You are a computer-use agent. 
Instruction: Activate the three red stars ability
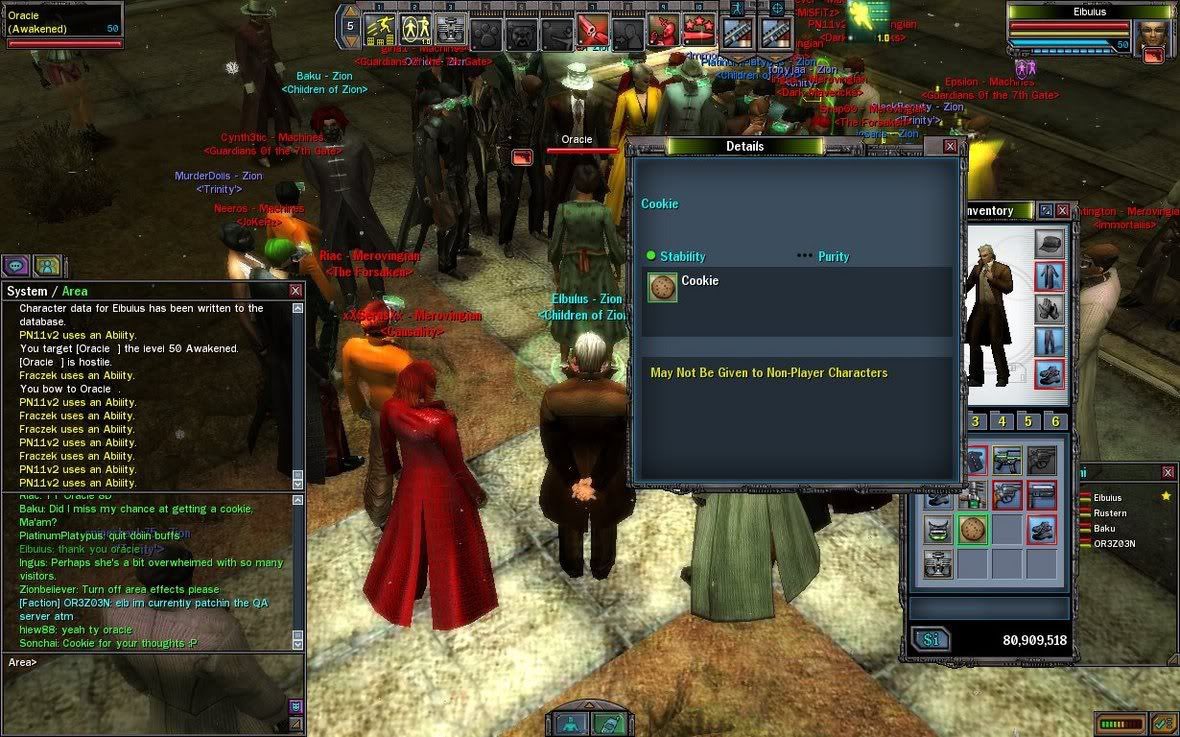click(x=699, y=32)
